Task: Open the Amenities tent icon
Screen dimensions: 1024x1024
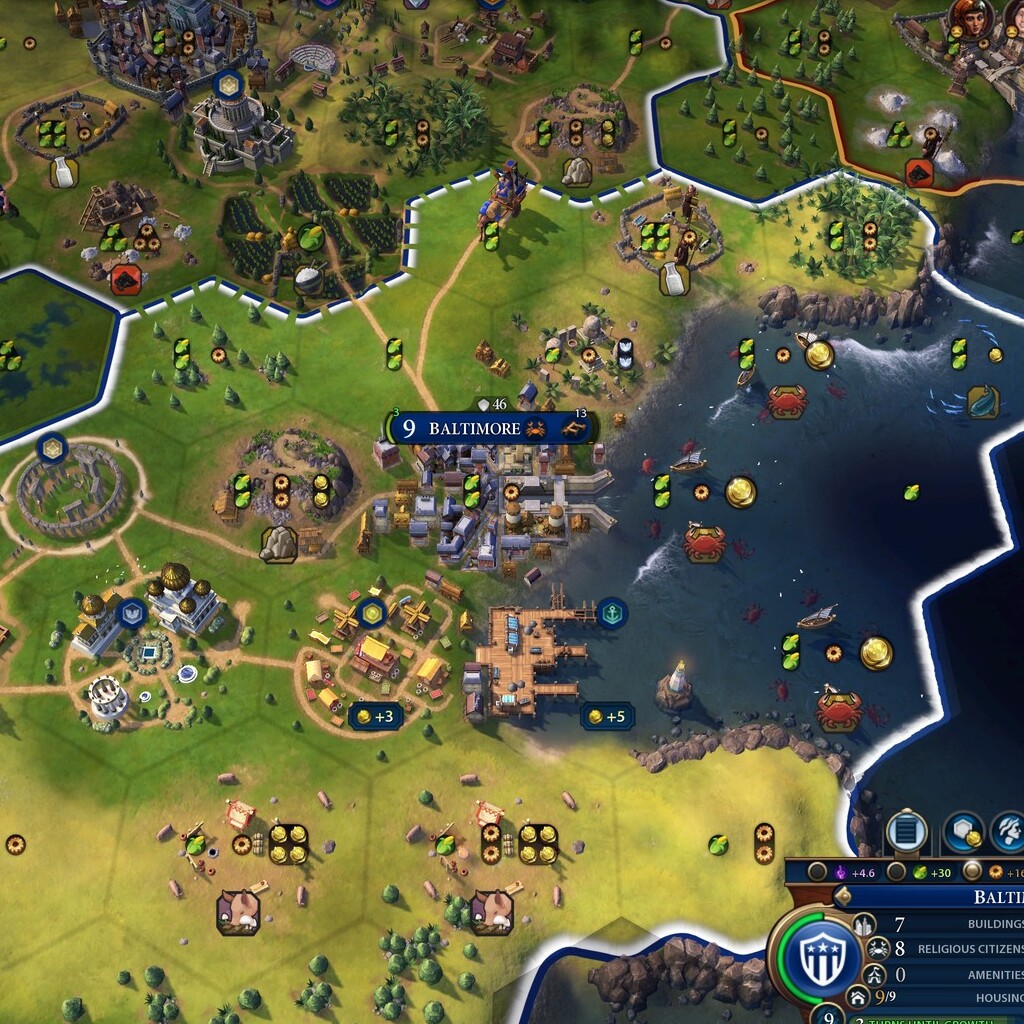Action: (874, 974)
